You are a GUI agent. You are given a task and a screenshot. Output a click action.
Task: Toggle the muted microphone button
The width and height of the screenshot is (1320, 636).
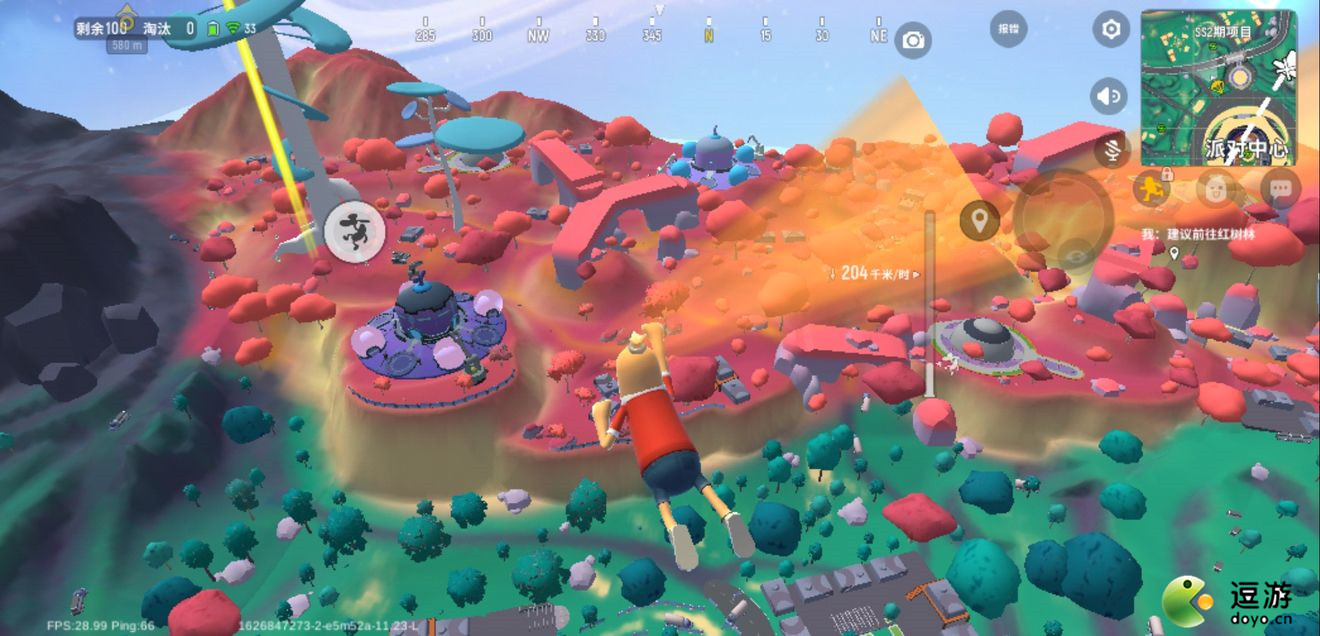tap(1110, 151)
